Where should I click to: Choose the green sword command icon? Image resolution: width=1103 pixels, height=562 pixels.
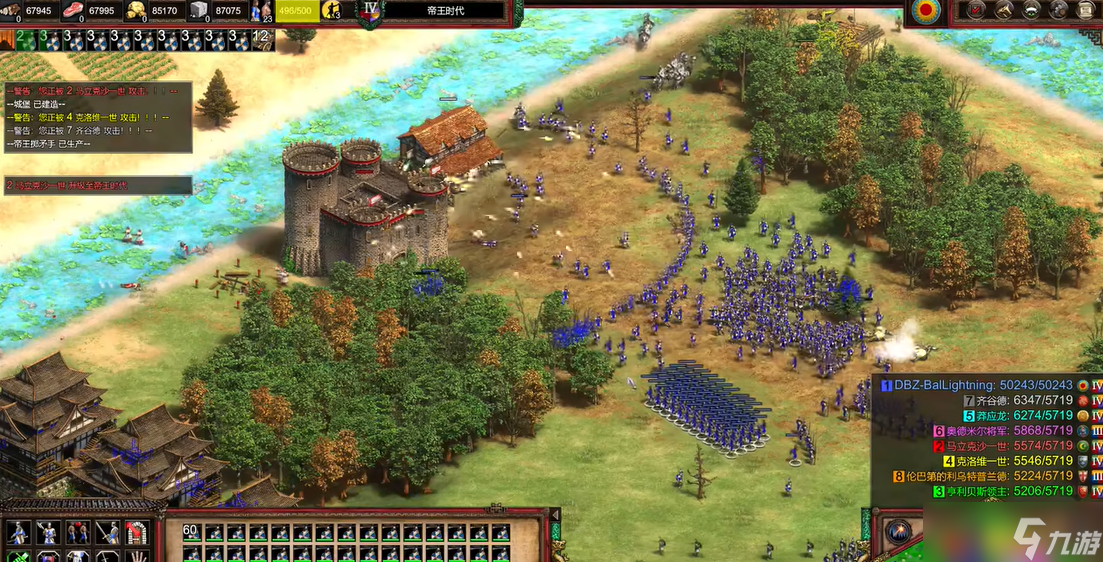[18, 556]
